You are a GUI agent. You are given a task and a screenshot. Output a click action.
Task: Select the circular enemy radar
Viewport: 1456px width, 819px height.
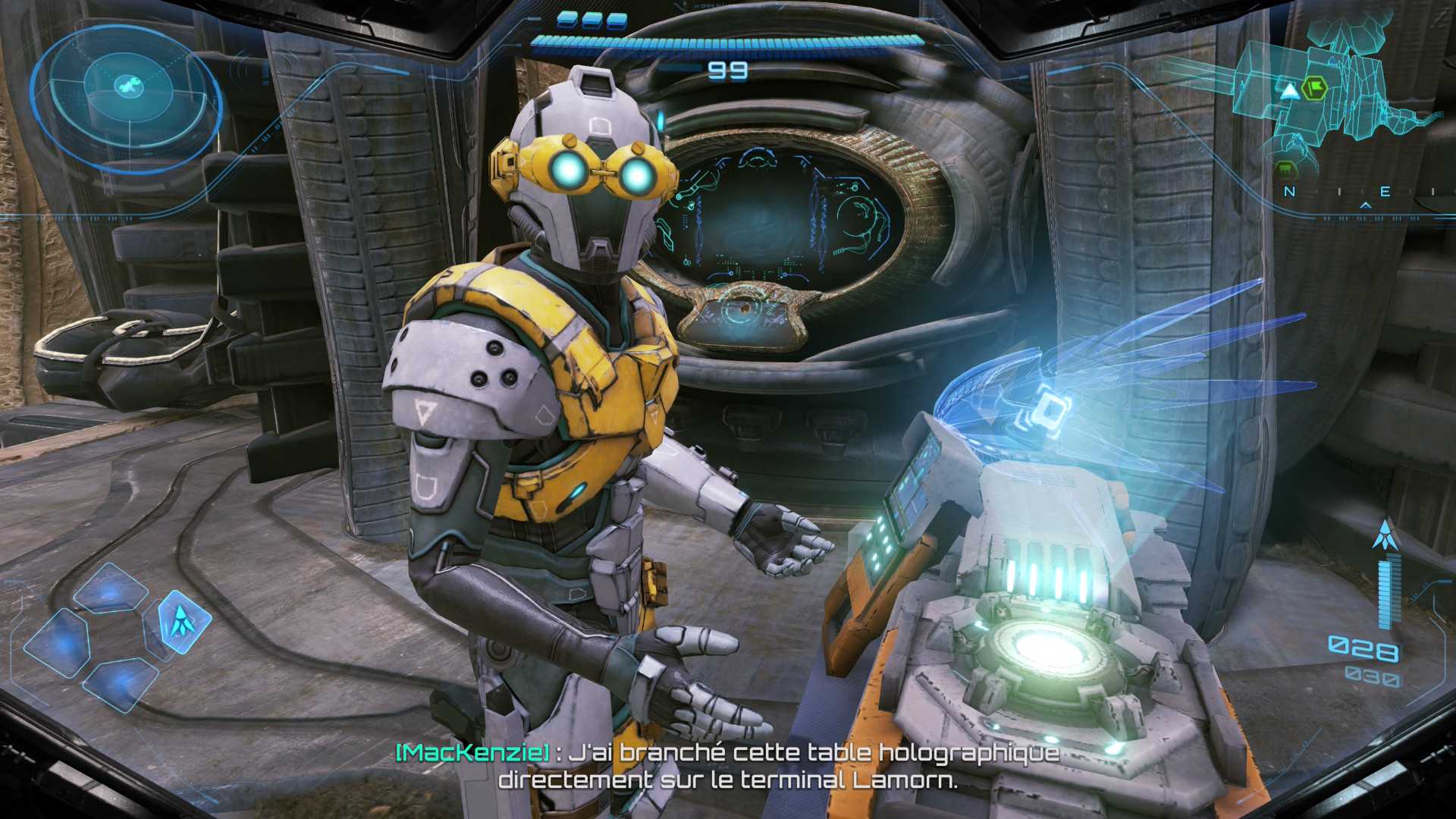[127, 97]
